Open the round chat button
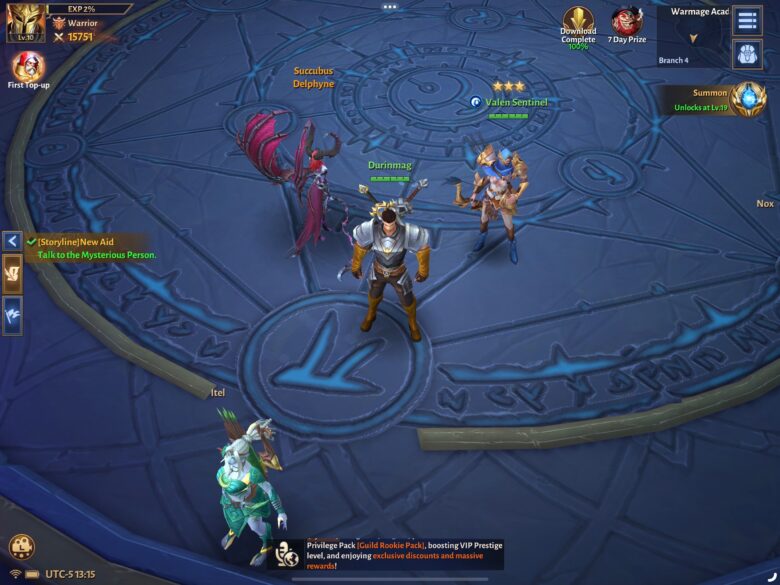The width and height of the screenshot is (780, 585). coord(21,546)
